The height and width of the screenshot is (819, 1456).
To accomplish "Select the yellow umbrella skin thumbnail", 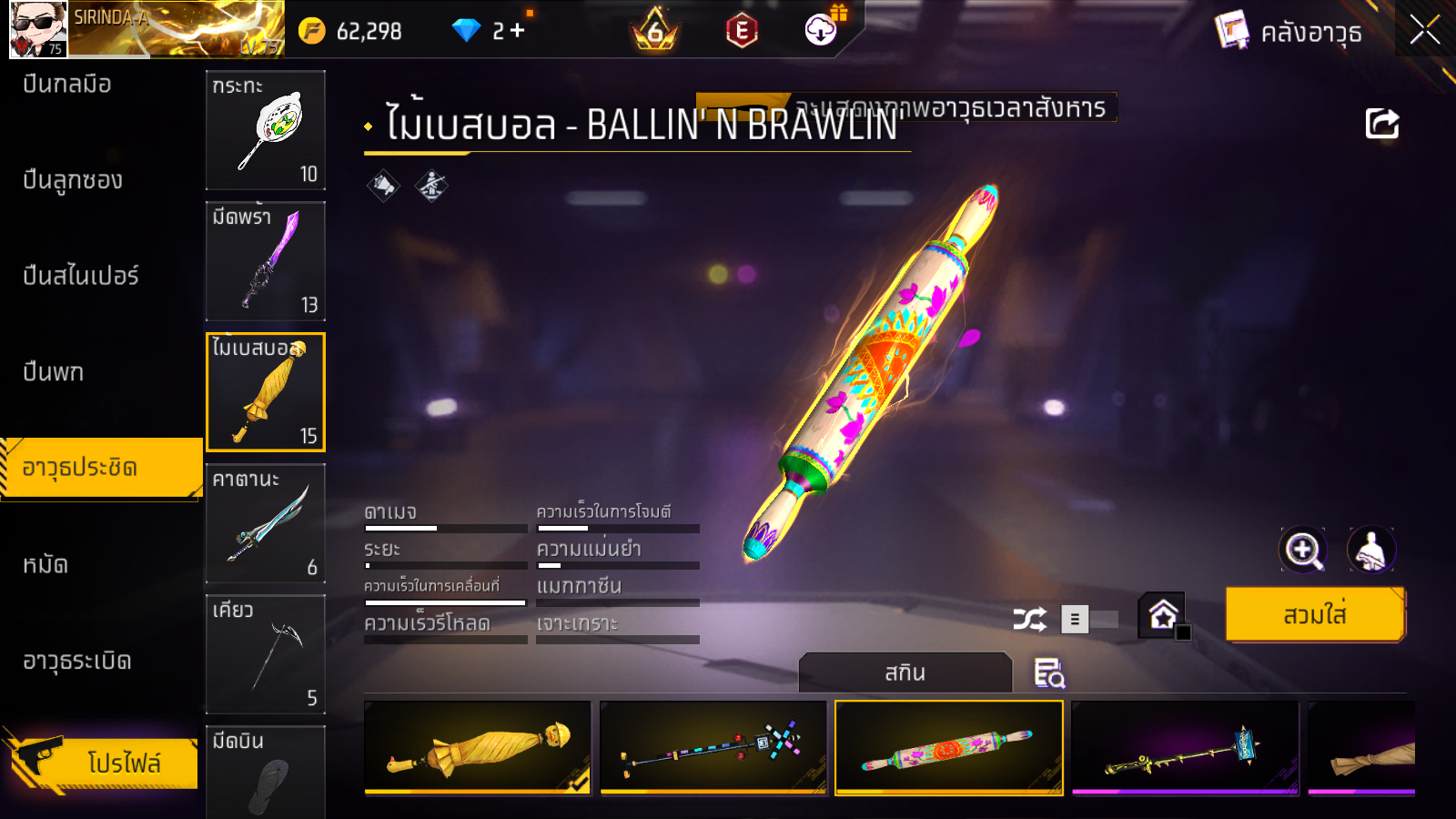I will 478,748.
